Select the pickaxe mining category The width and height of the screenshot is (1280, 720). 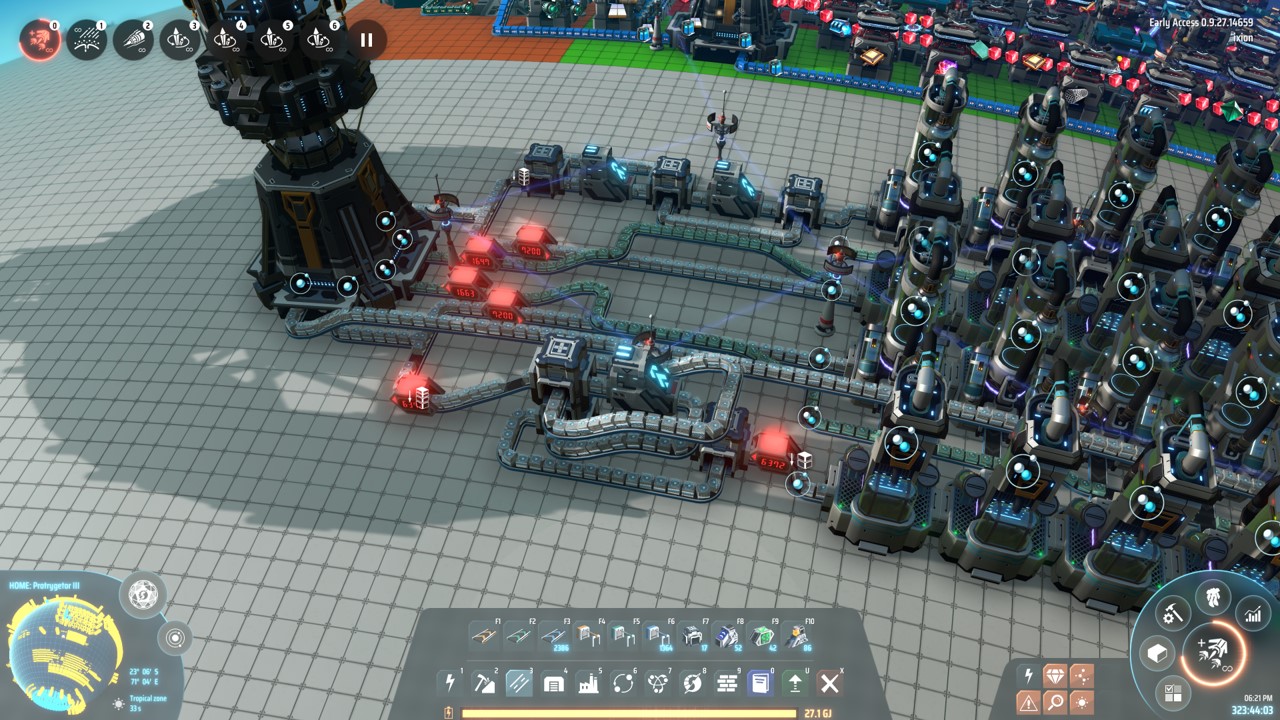[483, 682]
